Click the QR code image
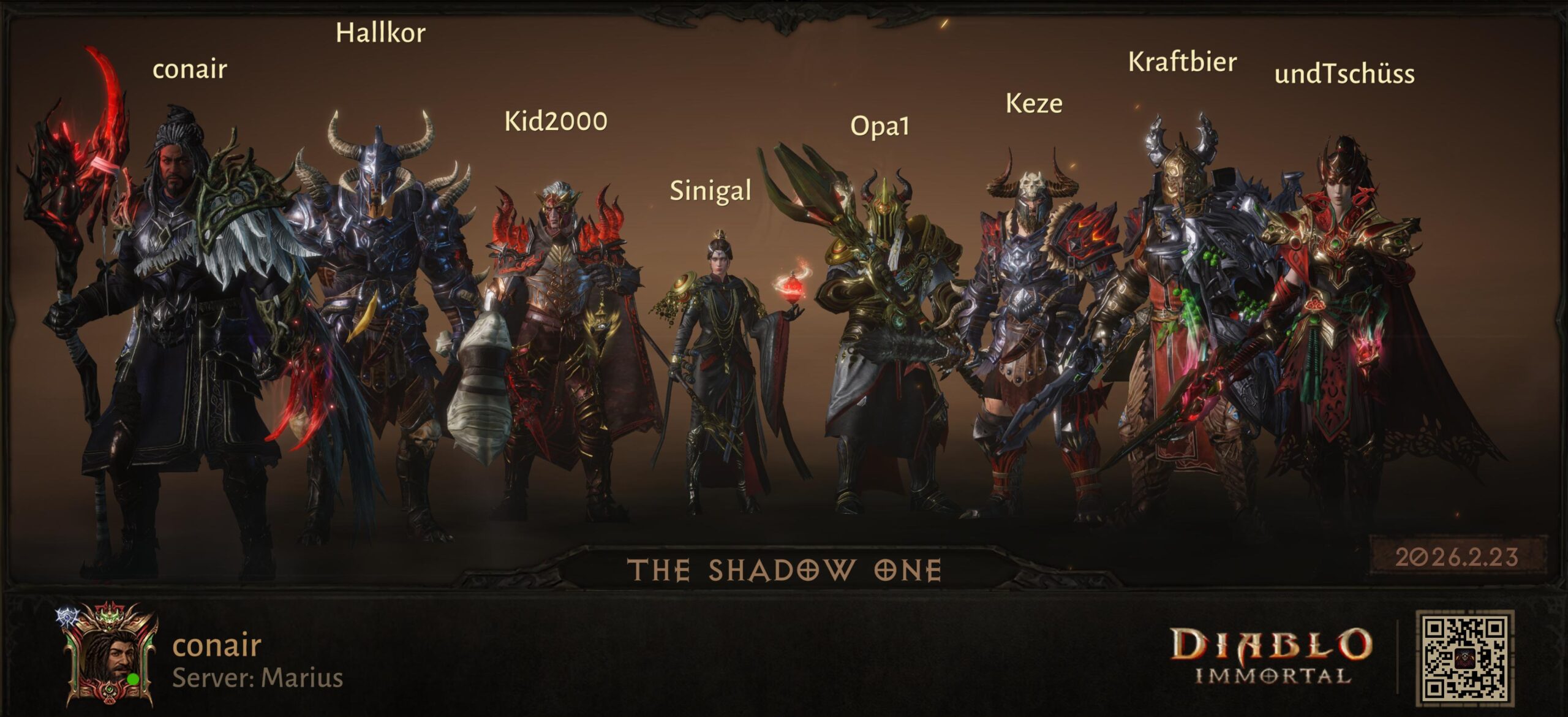The height and width of the screenshot is (717, 1568). pos(1464,658)
